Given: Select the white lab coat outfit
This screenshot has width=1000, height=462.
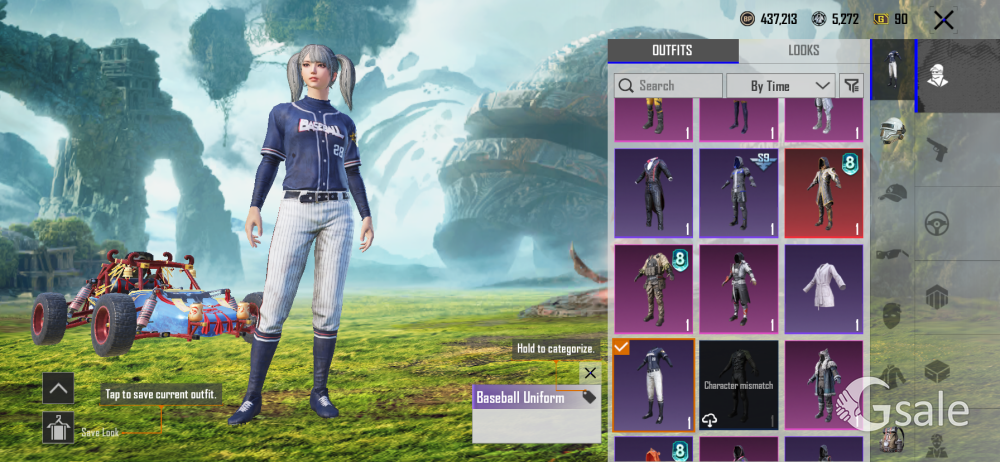Looking at the screenshot, I should [x=824, y=289].
